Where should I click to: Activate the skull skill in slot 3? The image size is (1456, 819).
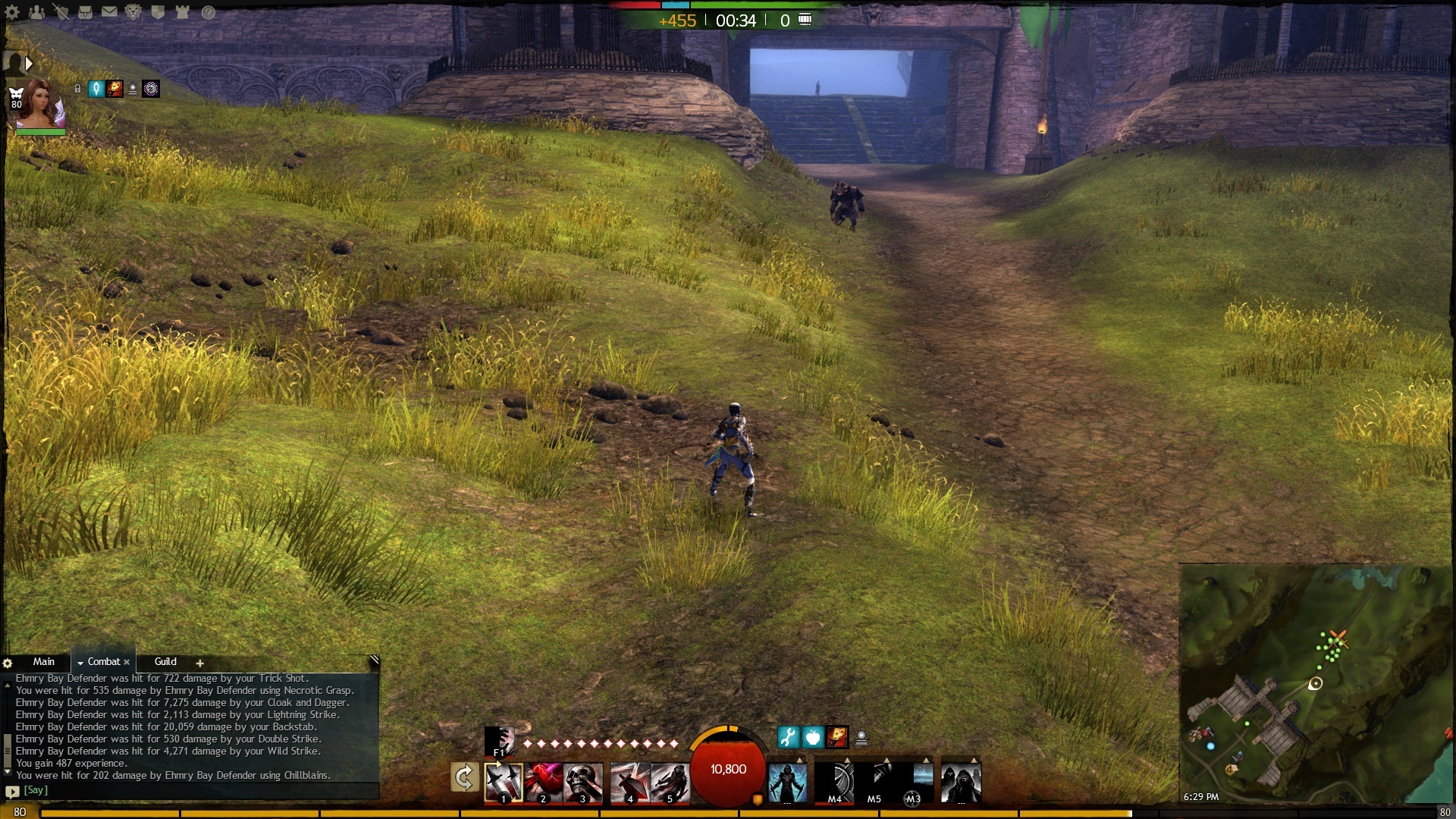582,783
